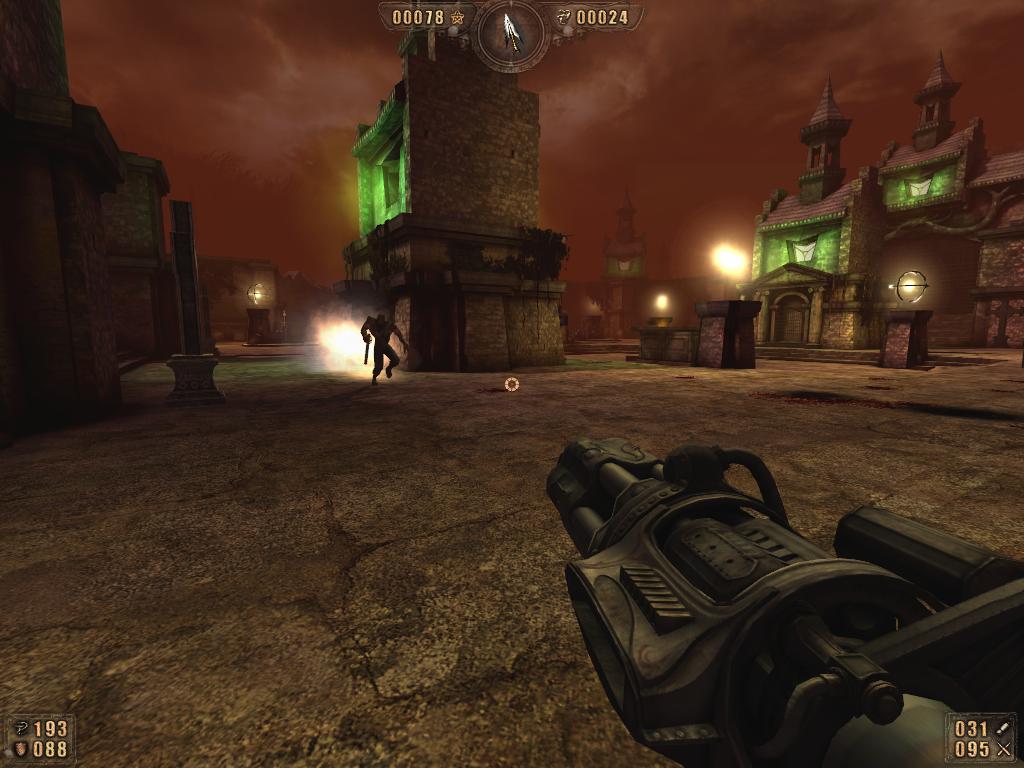Click the star icon beside the 00078 counter

coord(458,17)
